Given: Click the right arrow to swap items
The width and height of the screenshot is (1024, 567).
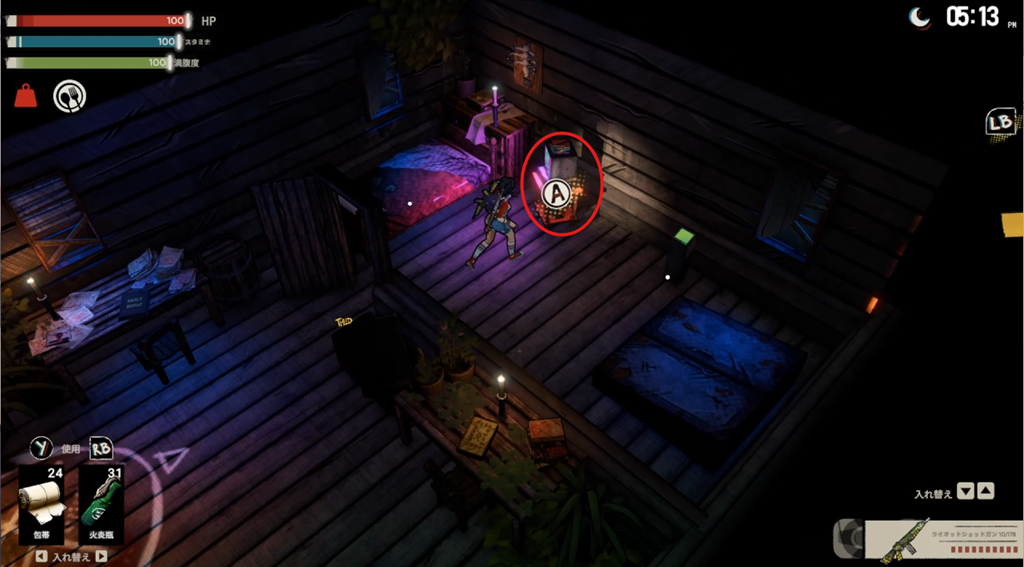Looking at the screenshot, I should pyautogui.click(x=101, y=557).
